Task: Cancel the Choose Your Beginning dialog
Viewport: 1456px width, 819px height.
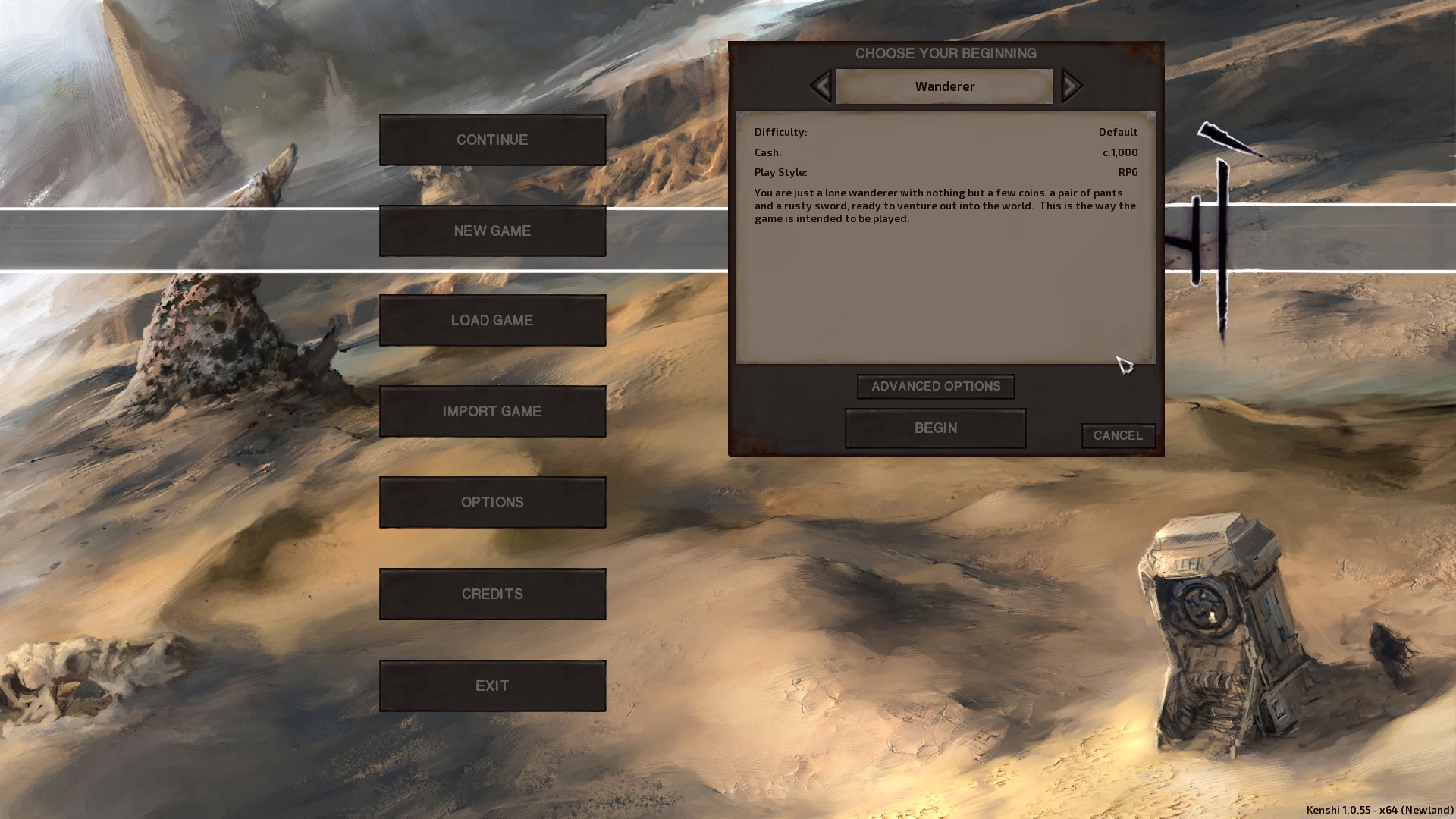Action: coord(1118,435)
